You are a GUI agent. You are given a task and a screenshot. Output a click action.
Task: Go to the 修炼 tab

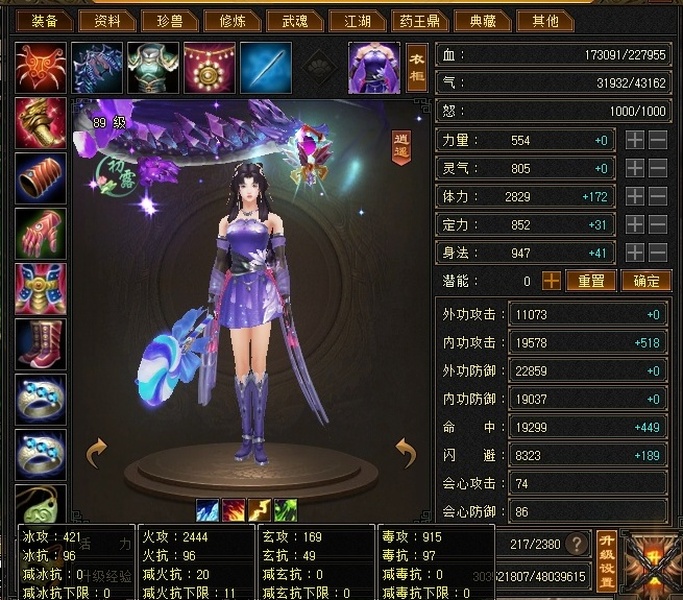pyautogui.click(x=233, y=20)
